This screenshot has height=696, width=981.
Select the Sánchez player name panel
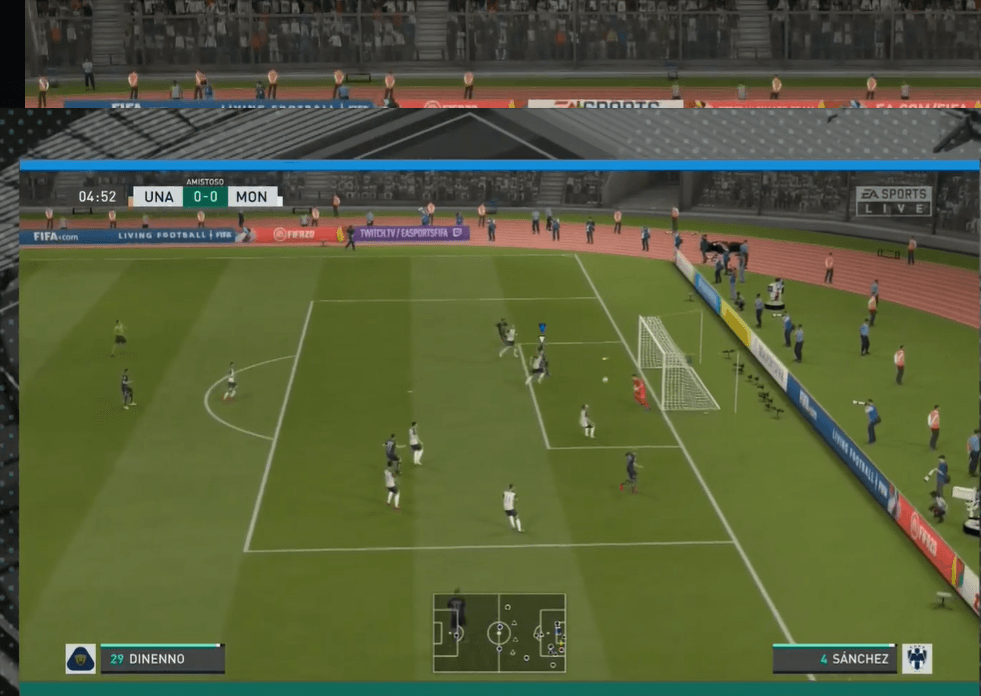coord(834,659)
